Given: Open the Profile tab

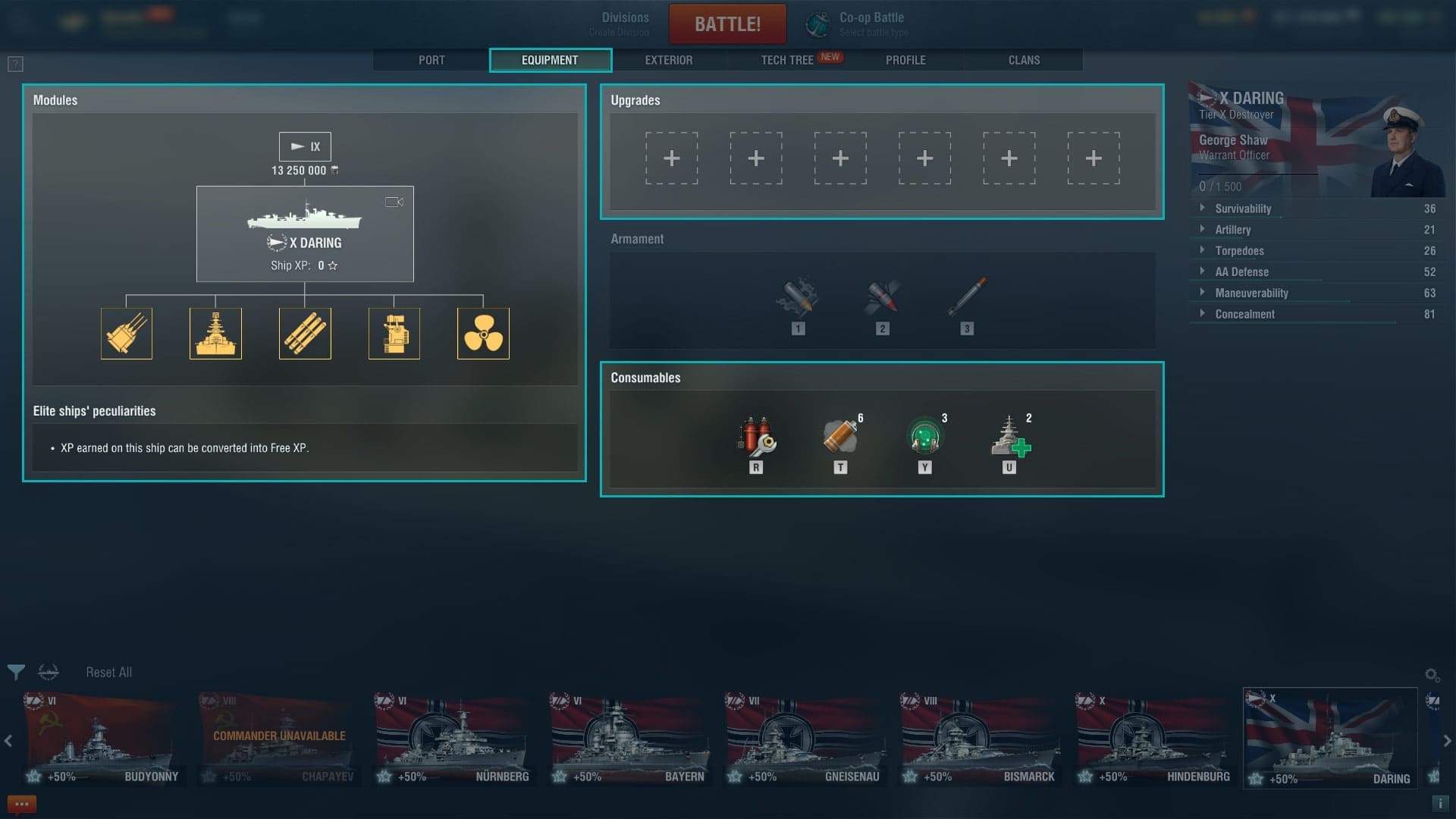Looking at the screenshot, I should click(905, 60).
